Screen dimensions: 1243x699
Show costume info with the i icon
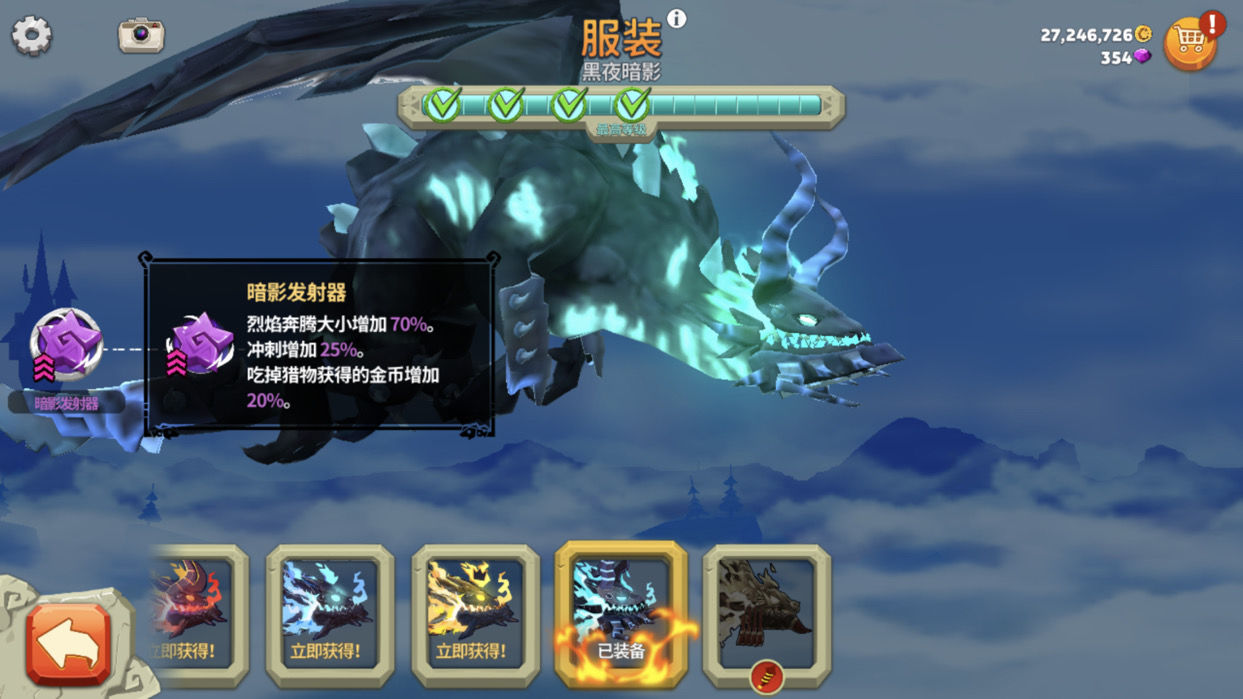[x=677, y=19]
